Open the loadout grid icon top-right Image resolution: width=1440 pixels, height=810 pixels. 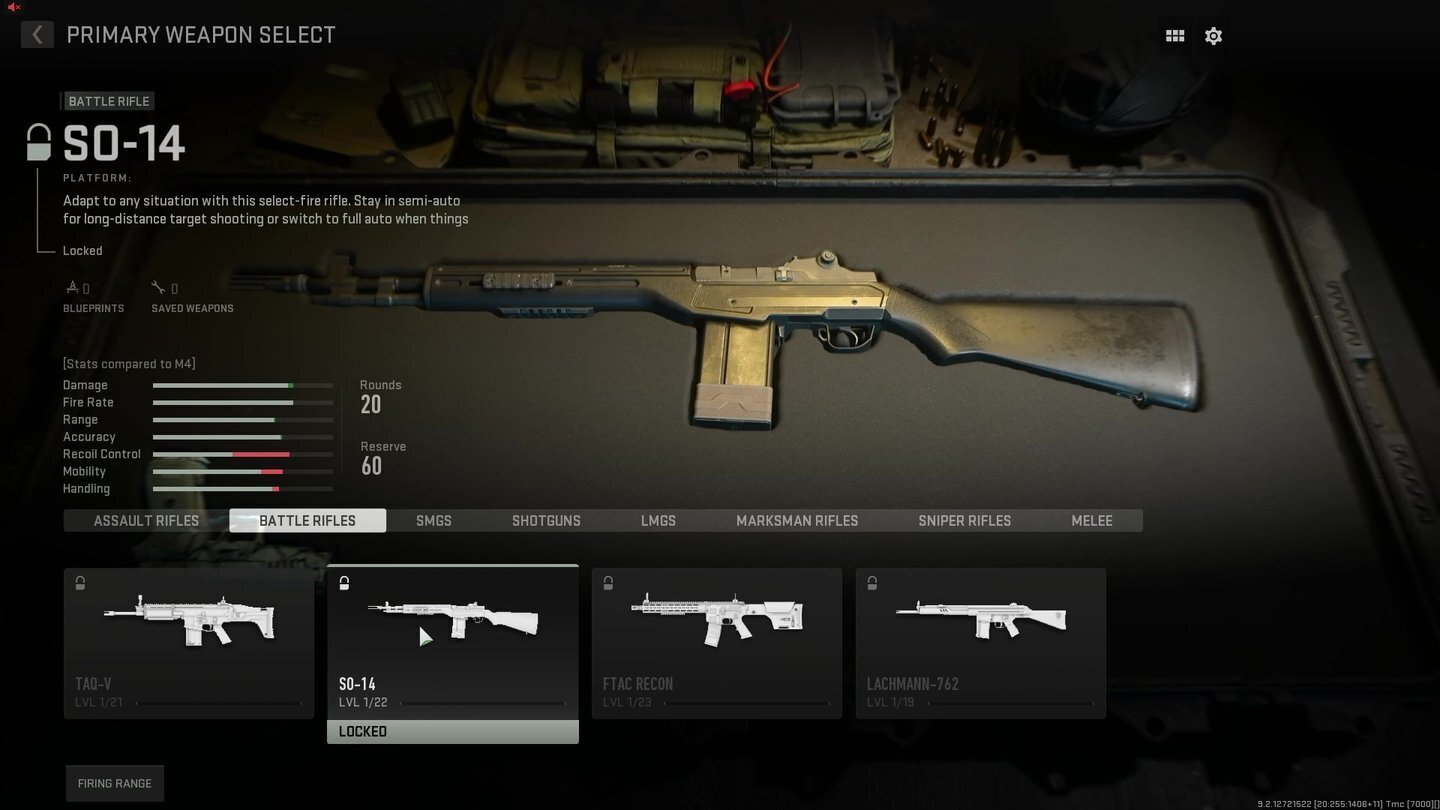pyautogui.click(x=1174, y=35)
